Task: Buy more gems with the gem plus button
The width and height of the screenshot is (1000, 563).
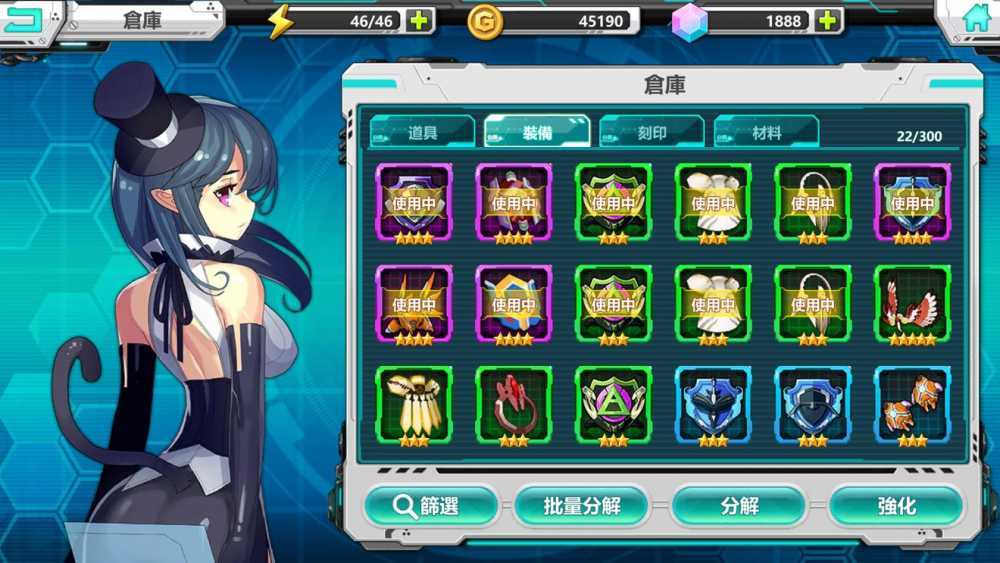Action: coord(826,20)
